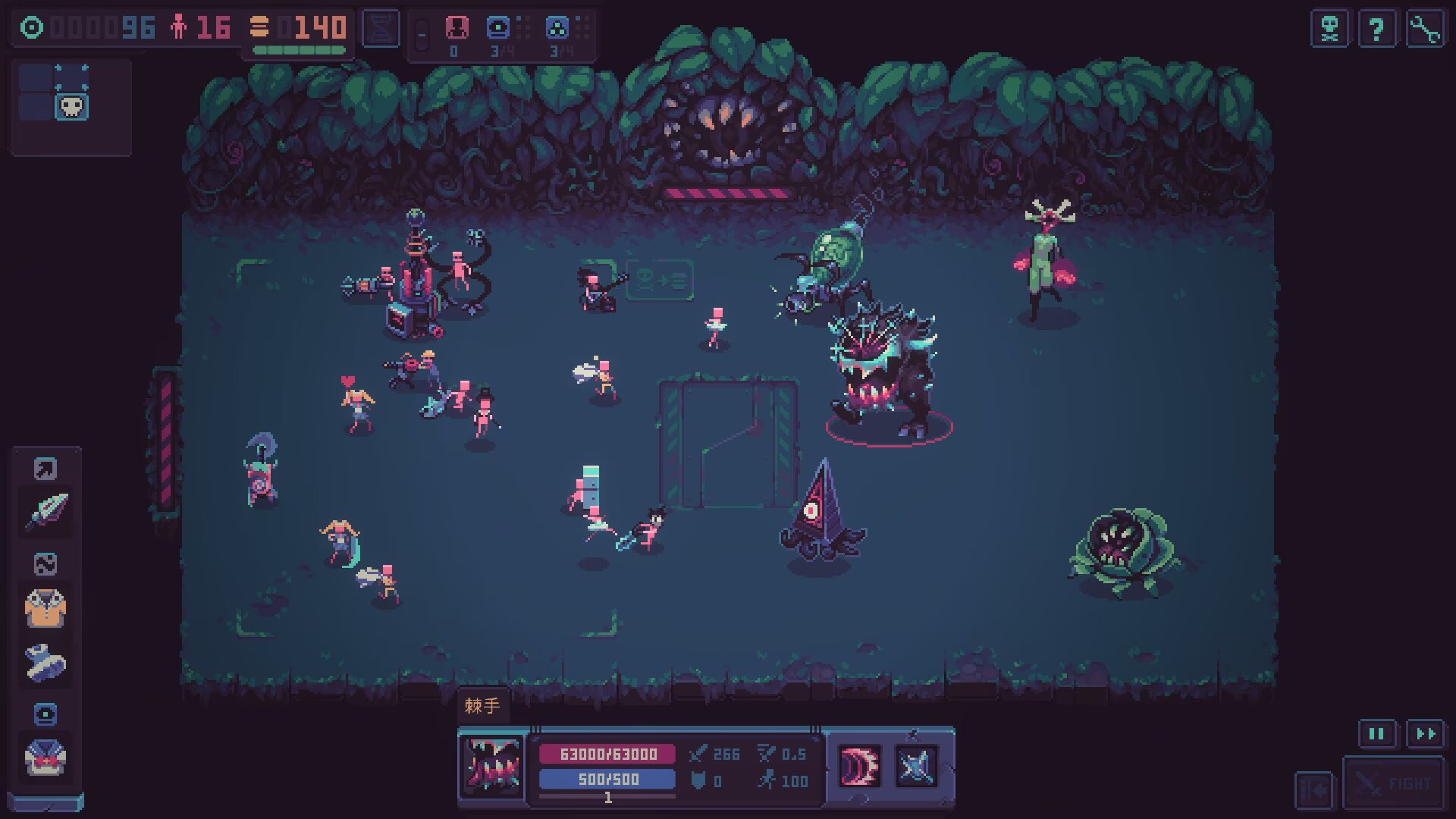
Task: Click the diagonal arrow icon atop the sidebar
Action: (45, 468)
